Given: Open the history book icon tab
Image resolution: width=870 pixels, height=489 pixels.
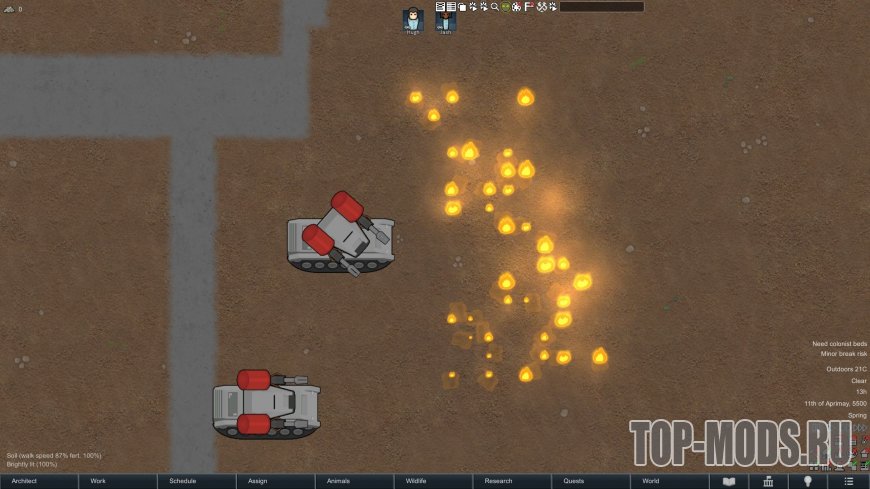Looking at the screenshot, I should [x=729, y=481].
